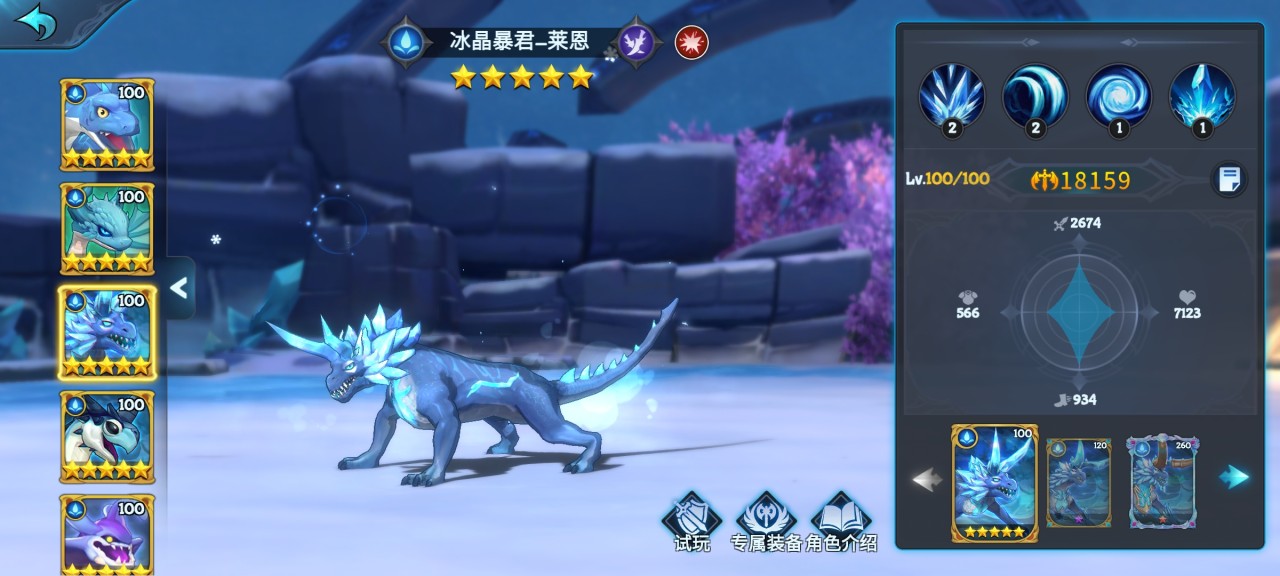Select the highlighted ice crystal dragon portrait
The width and height of the screenshot is (1280, 576).
pyautogui.click(x=107, y=332)
